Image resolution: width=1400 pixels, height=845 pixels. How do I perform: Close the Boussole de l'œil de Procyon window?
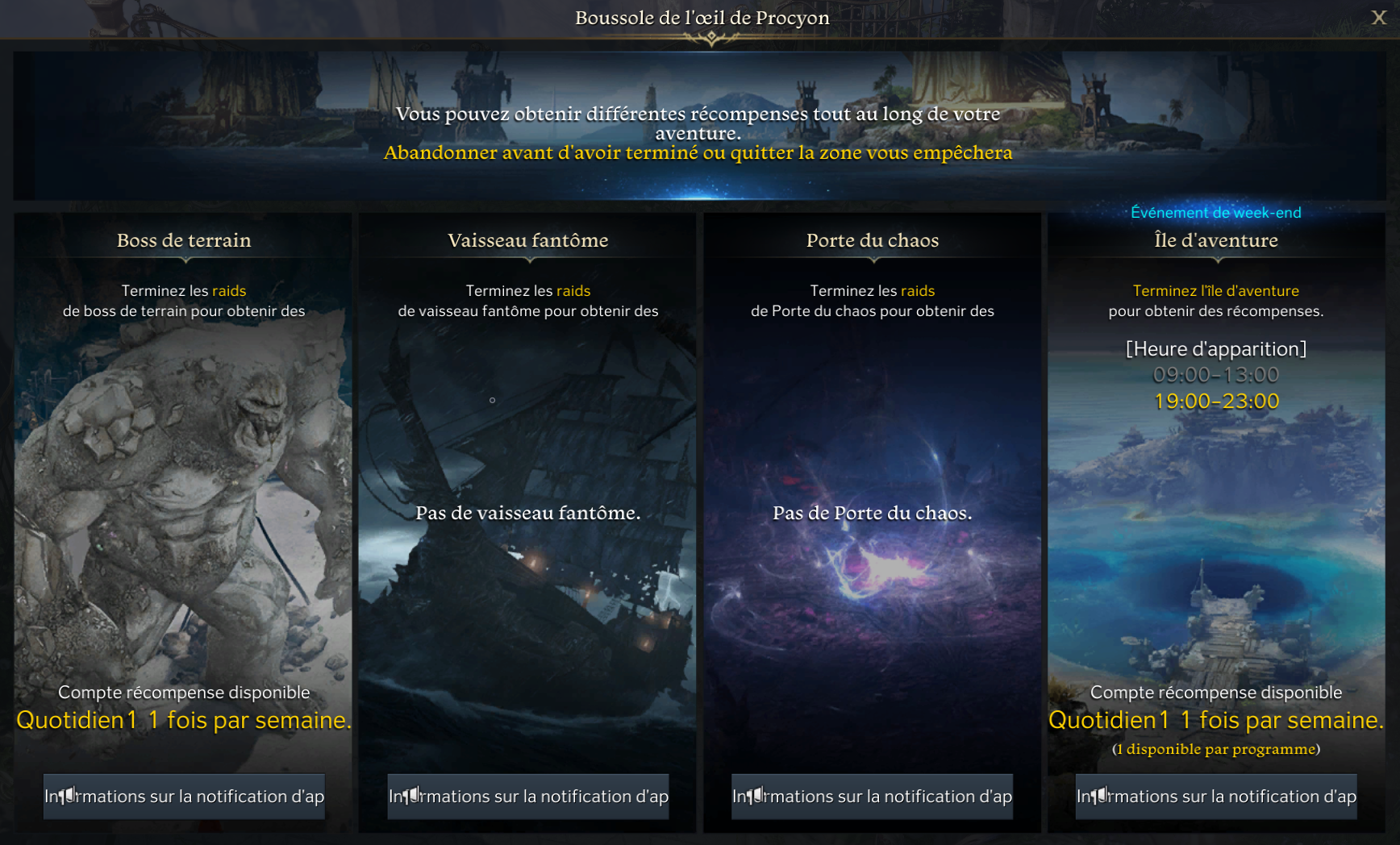click(1378, 18)
